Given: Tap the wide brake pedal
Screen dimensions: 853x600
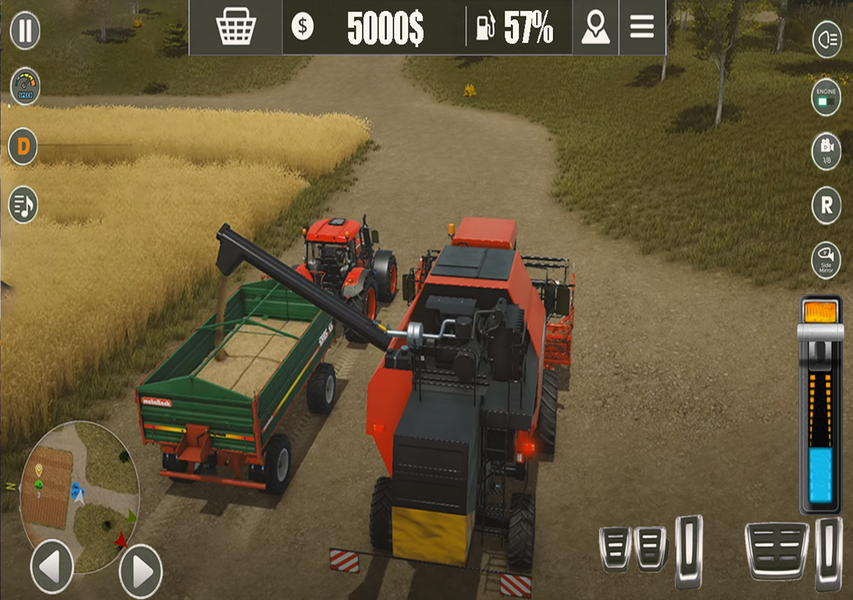Looking at the screenshot, I should pos(776,550).
